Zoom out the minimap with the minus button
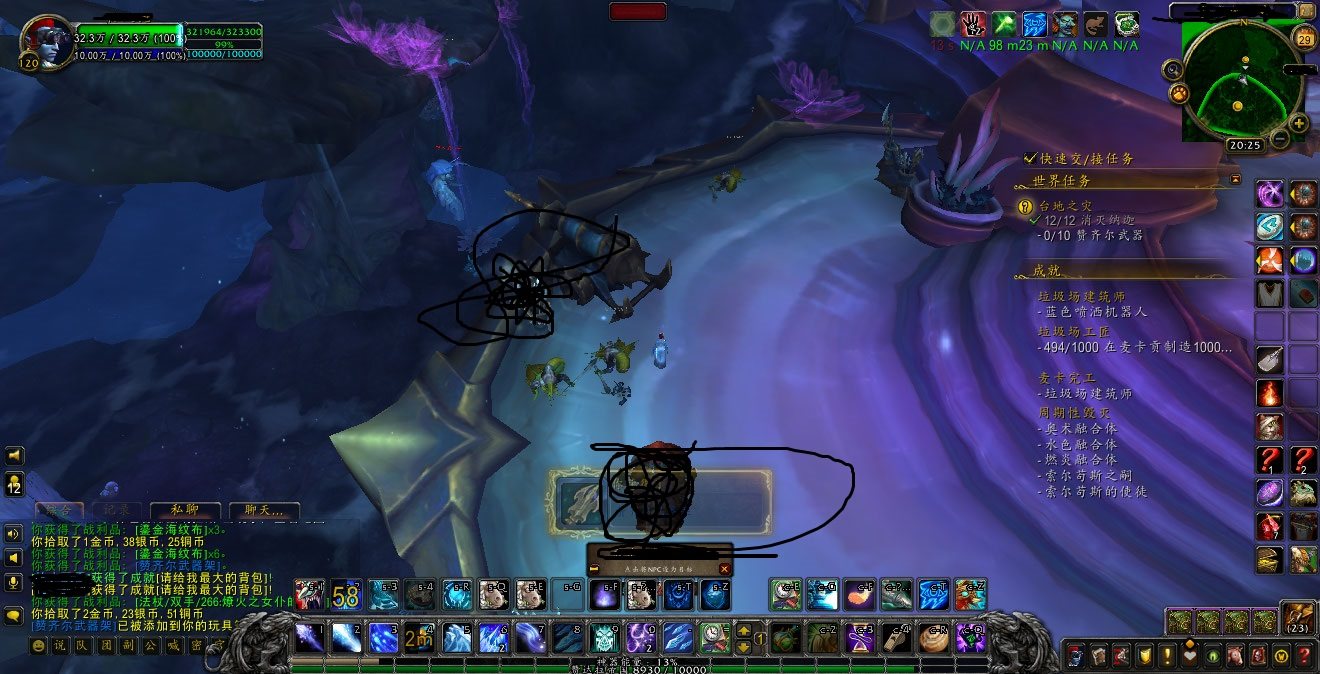The image size is (1320, 674). click(1281, 140)
